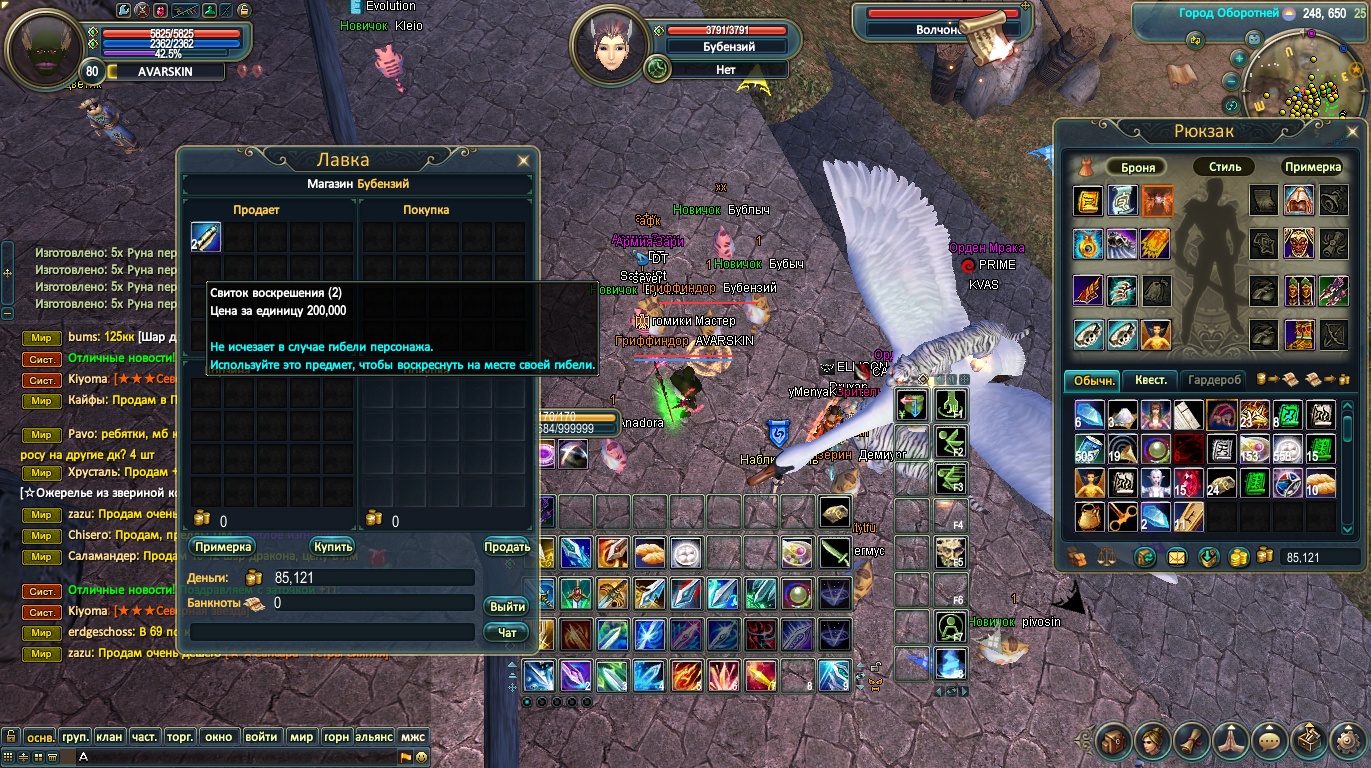
Task: Switch to the Гардероб tab
Action: tap(1215, 380)
